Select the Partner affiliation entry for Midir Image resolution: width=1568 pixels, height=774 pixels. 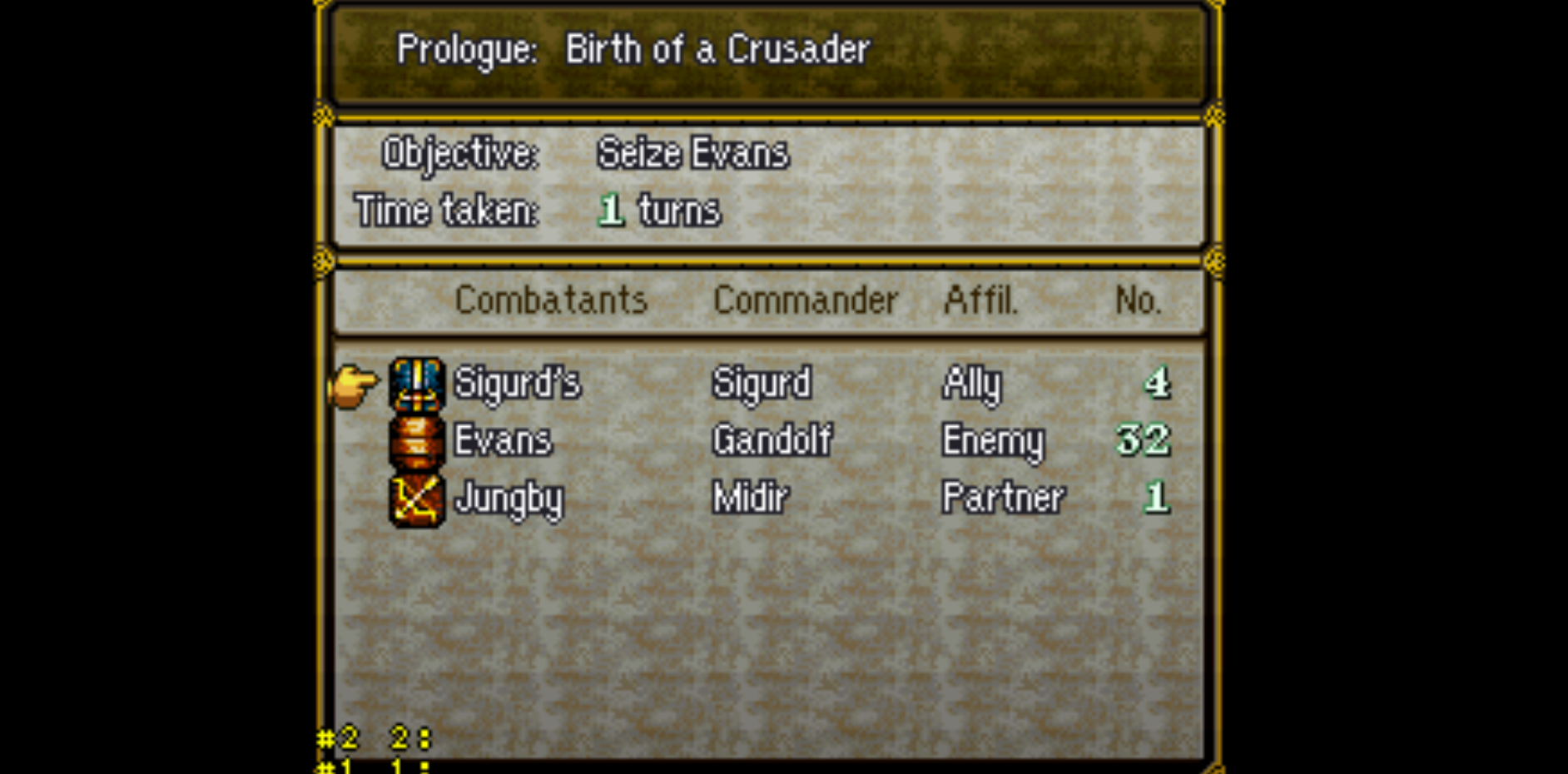point(1001,498)
